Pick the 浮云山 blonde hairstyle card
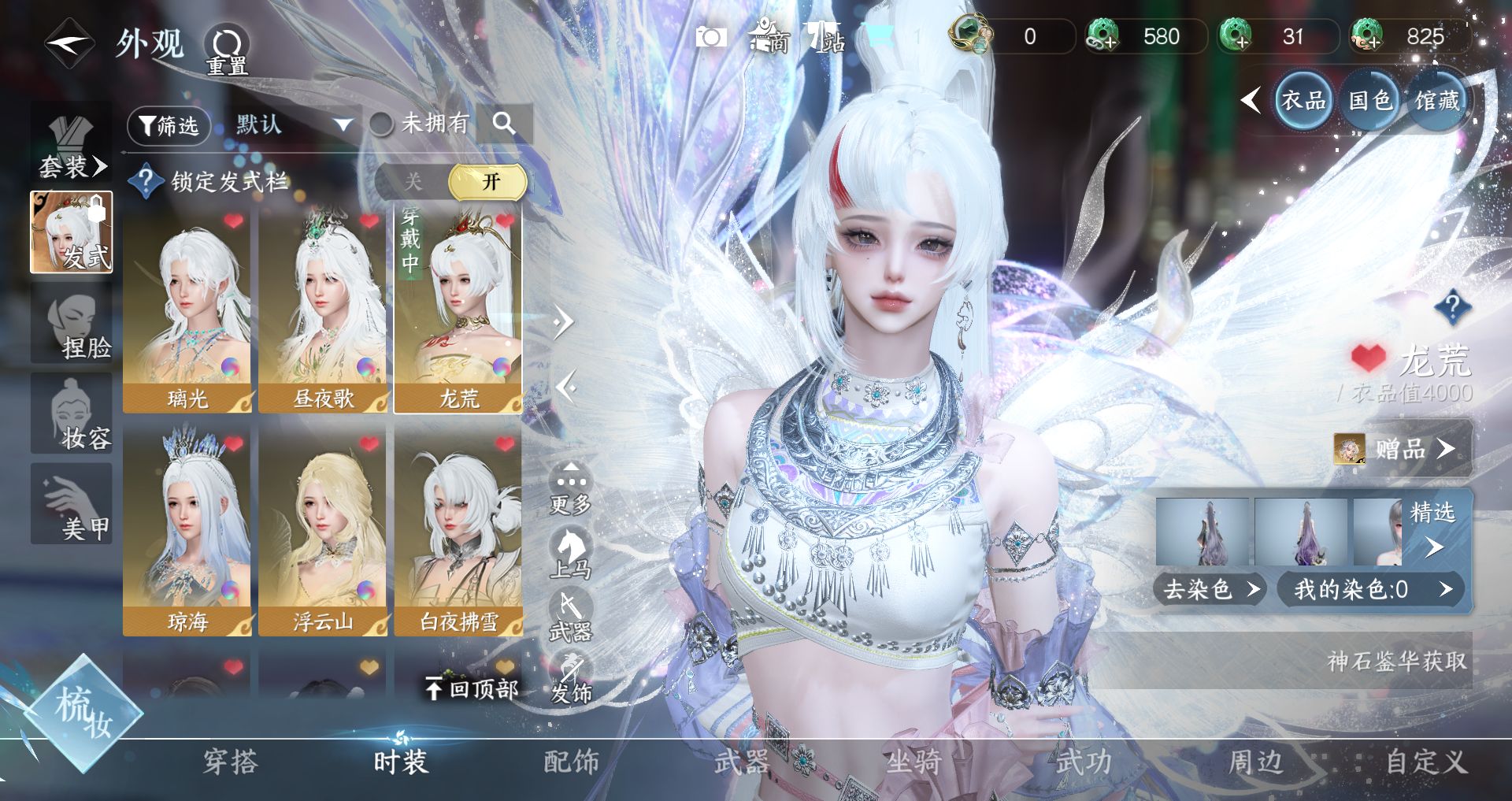Screen dimensions: 1512x801 [x=323, y=533]
